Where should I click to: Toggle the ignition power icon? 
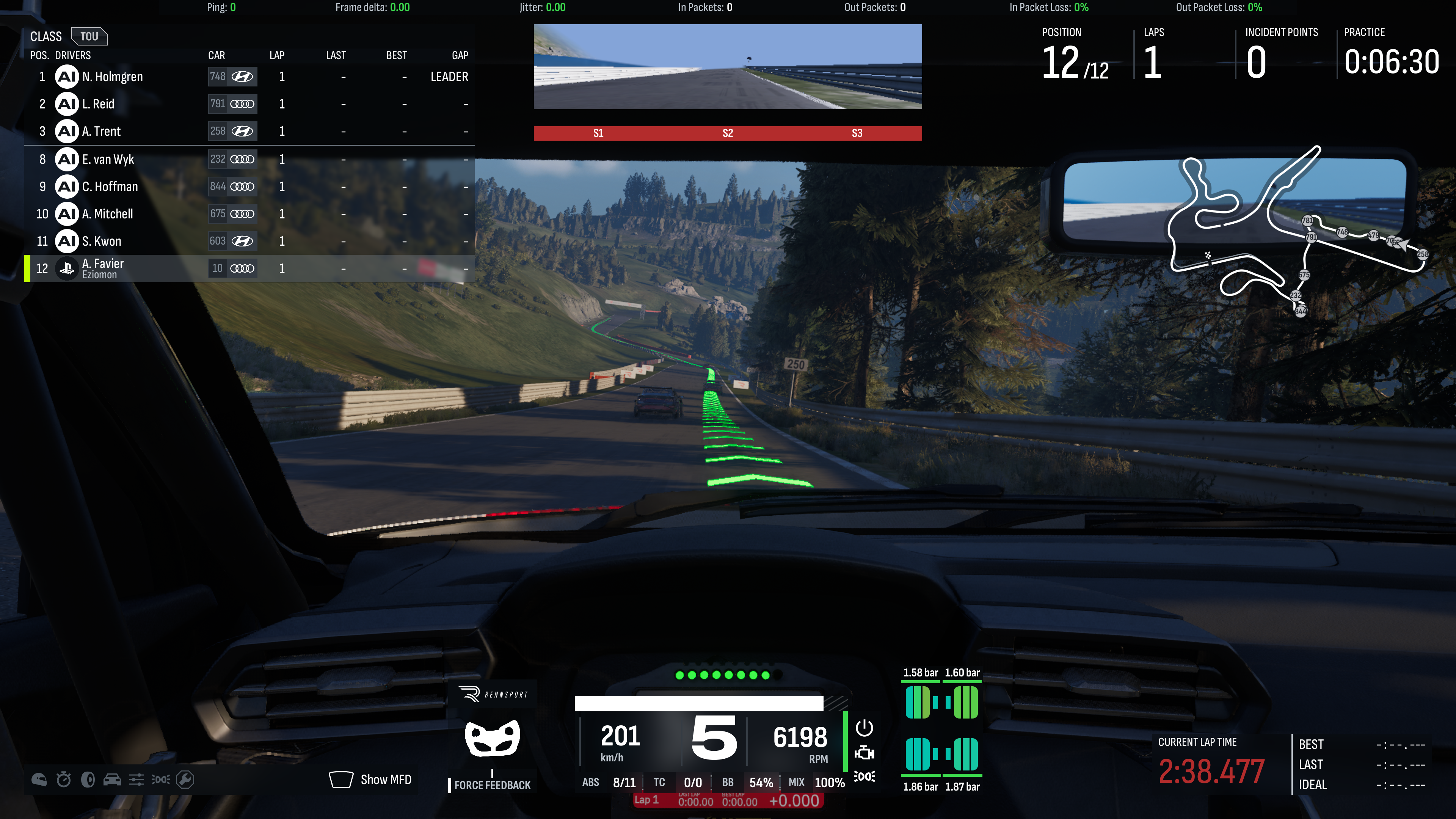click(864, 728)
